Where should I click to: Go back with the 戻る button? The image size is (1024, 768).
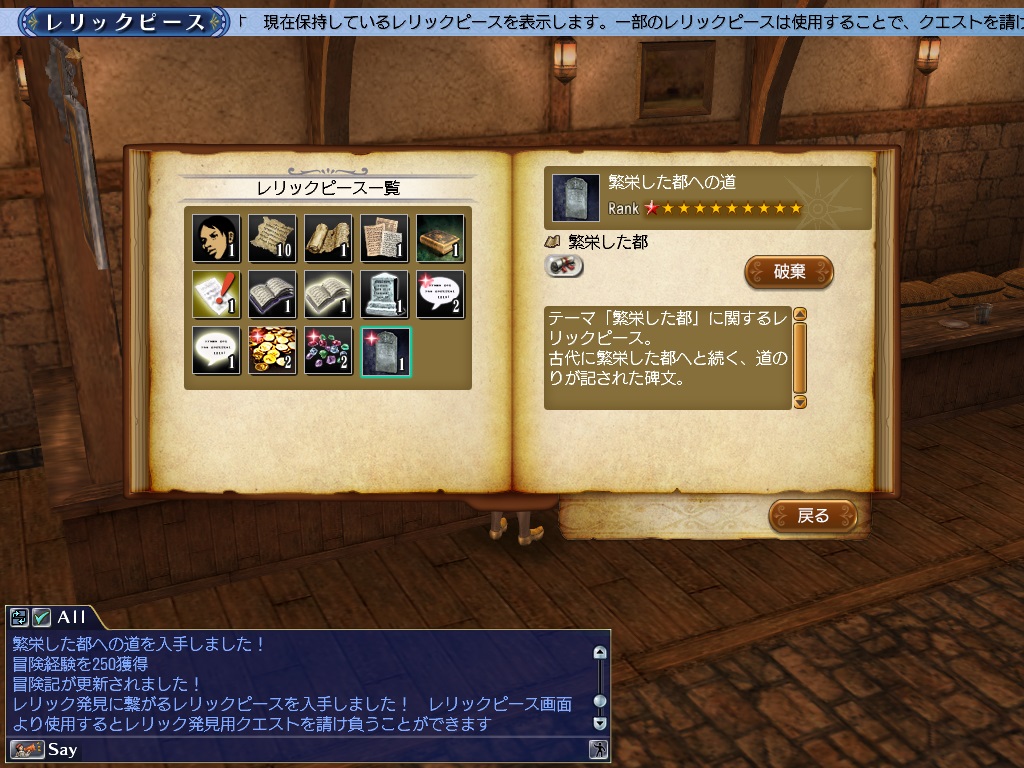813,516
